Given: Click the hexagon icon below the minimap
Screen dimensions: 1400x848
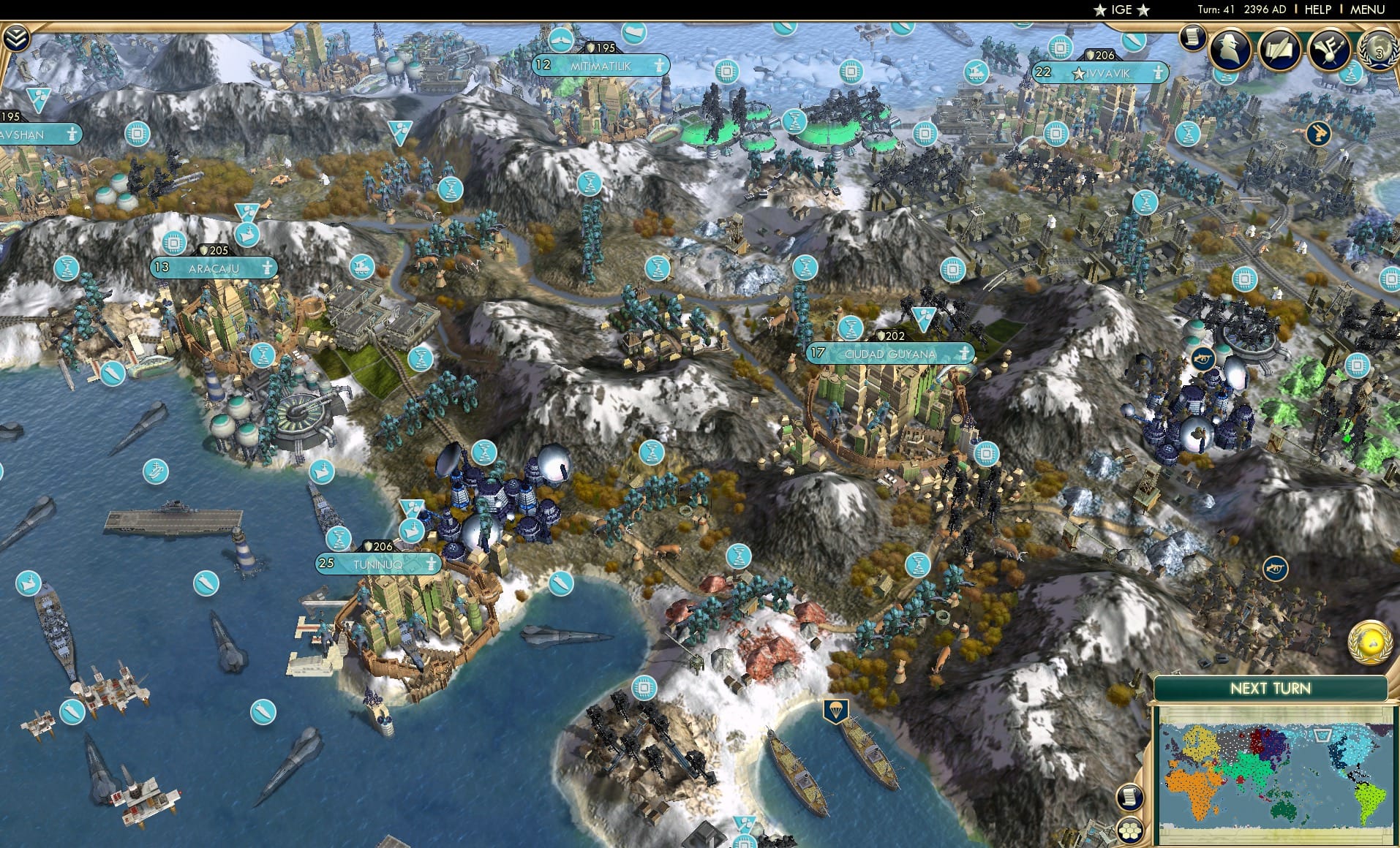Looking at the screenshot, I should [x=1131, y=829].
